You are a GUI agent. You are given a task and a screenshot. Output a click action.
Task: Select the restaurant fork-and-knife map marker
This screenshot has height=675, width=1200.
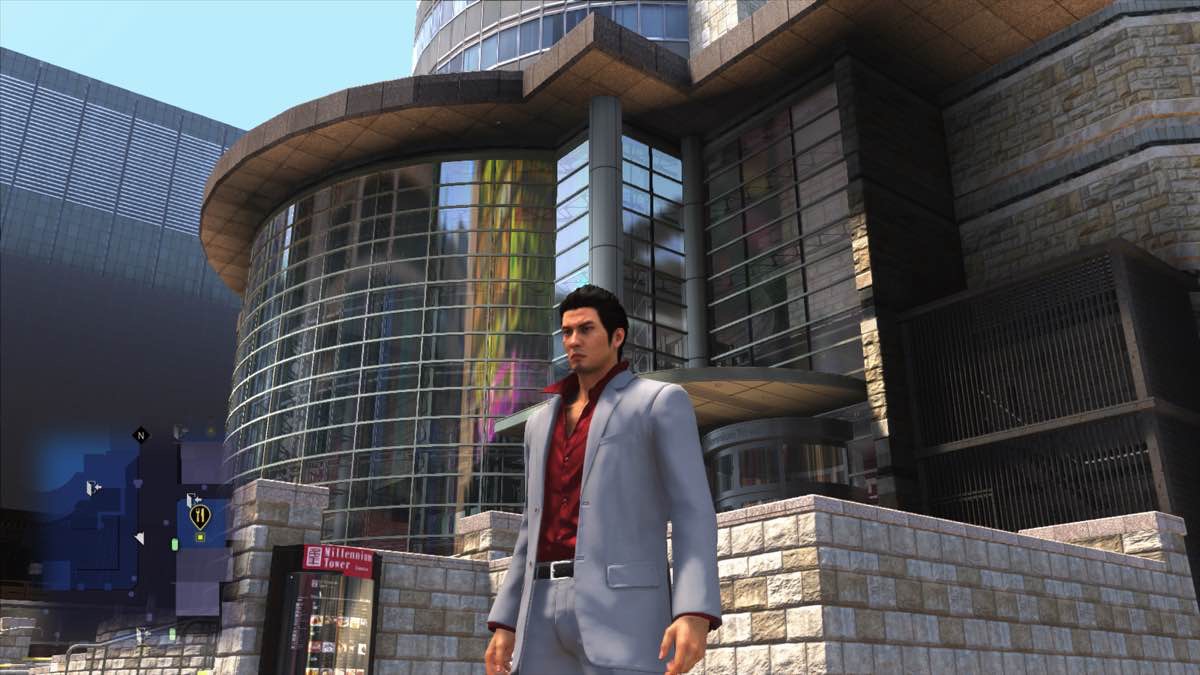click(200, 515)
